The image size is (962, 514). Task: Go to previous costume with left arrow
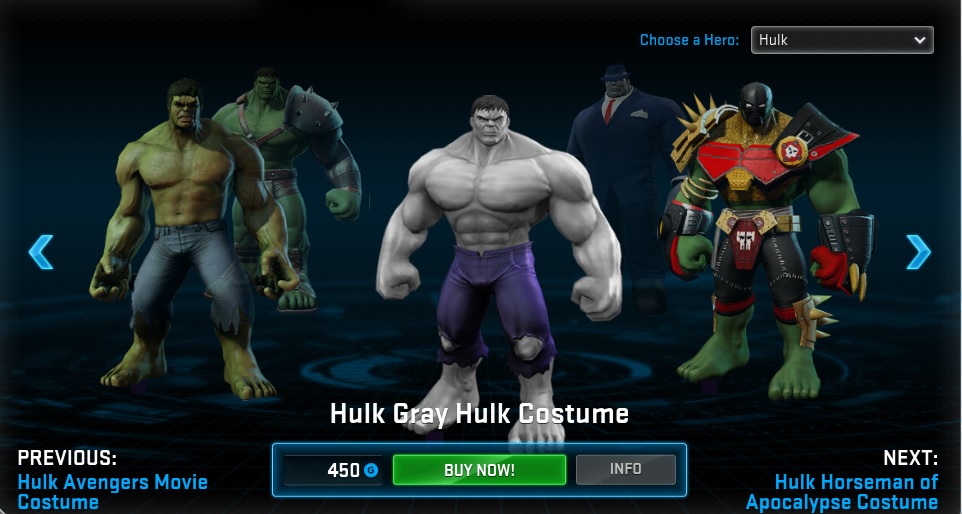click(41, 252)
